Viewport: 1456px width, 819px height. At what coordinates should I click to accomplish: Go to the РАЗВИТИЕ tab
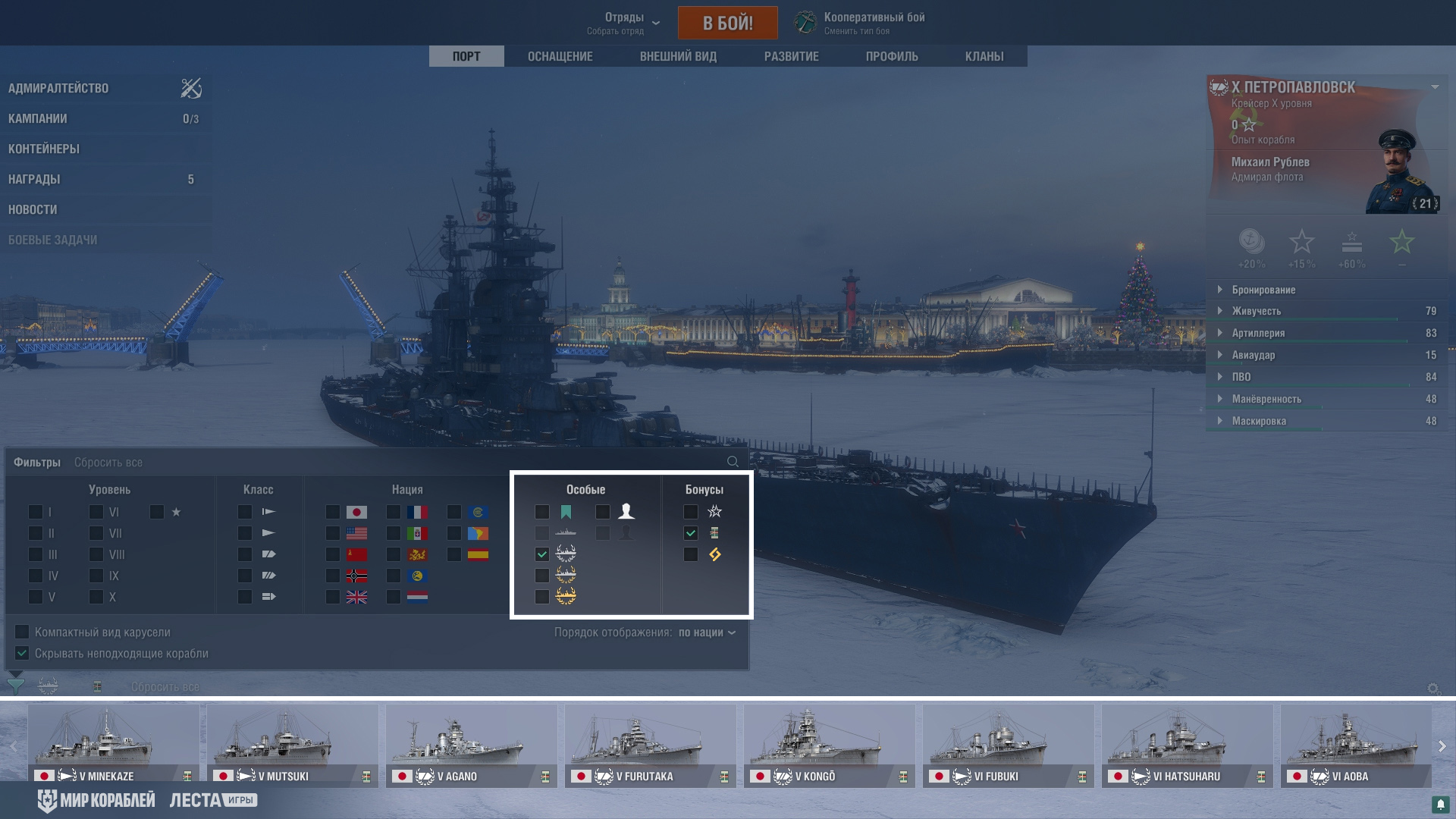click(x=791, y=56)
